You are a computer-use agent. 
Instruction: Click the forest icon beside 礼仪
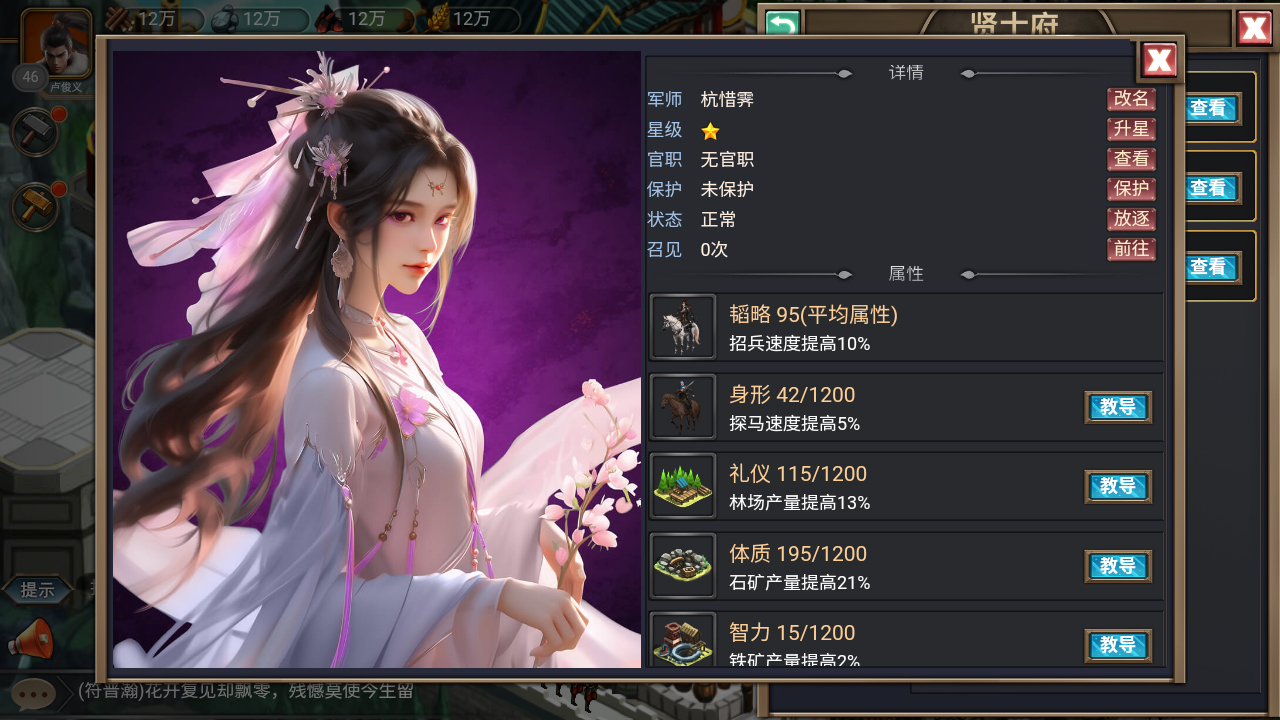(683, 486)
